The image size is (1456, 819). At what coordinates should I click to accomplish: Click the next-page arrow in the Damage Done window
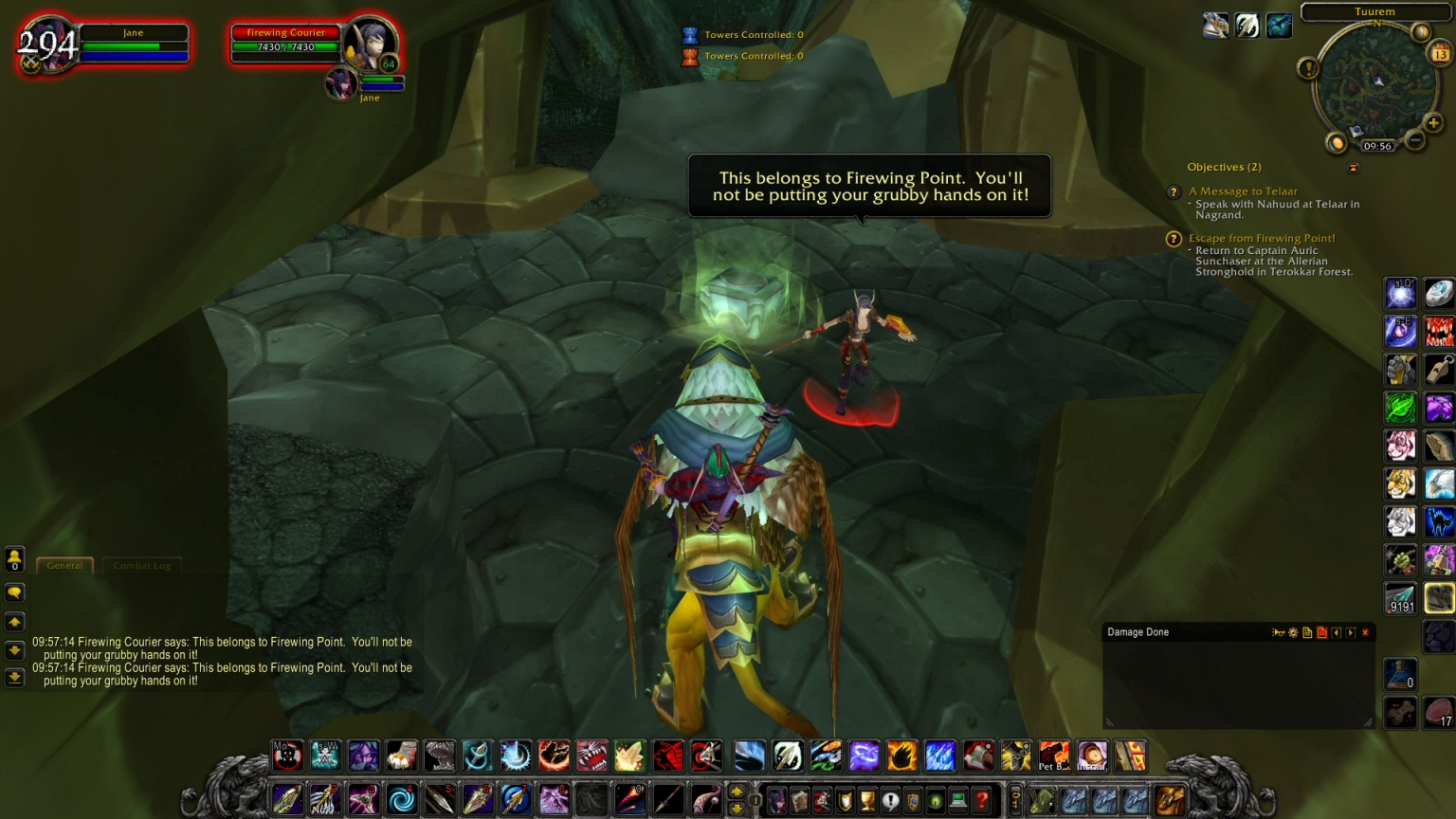click(1350, 631)
